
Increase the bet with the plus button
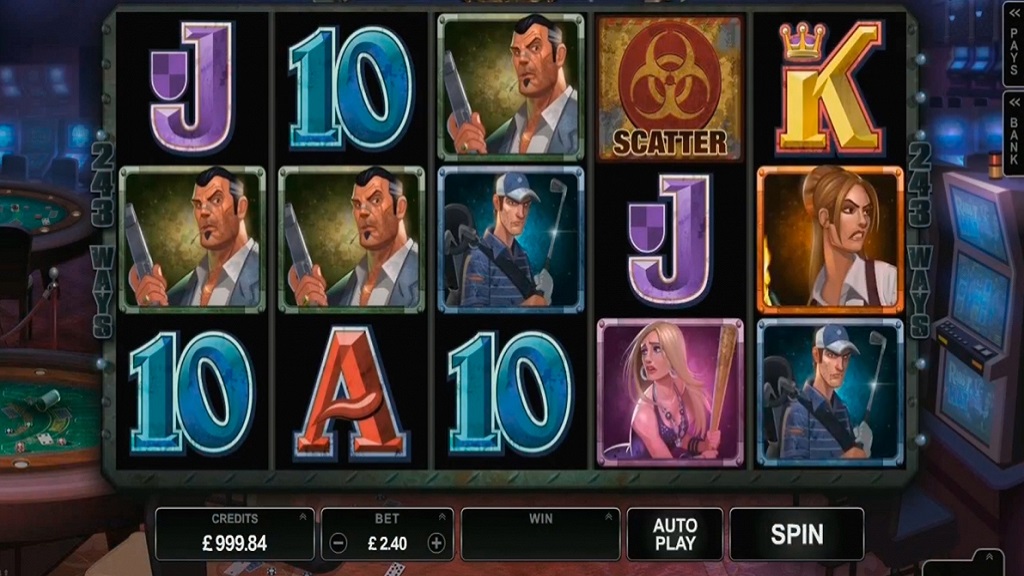pyautogui.click(x=436, y=544)
